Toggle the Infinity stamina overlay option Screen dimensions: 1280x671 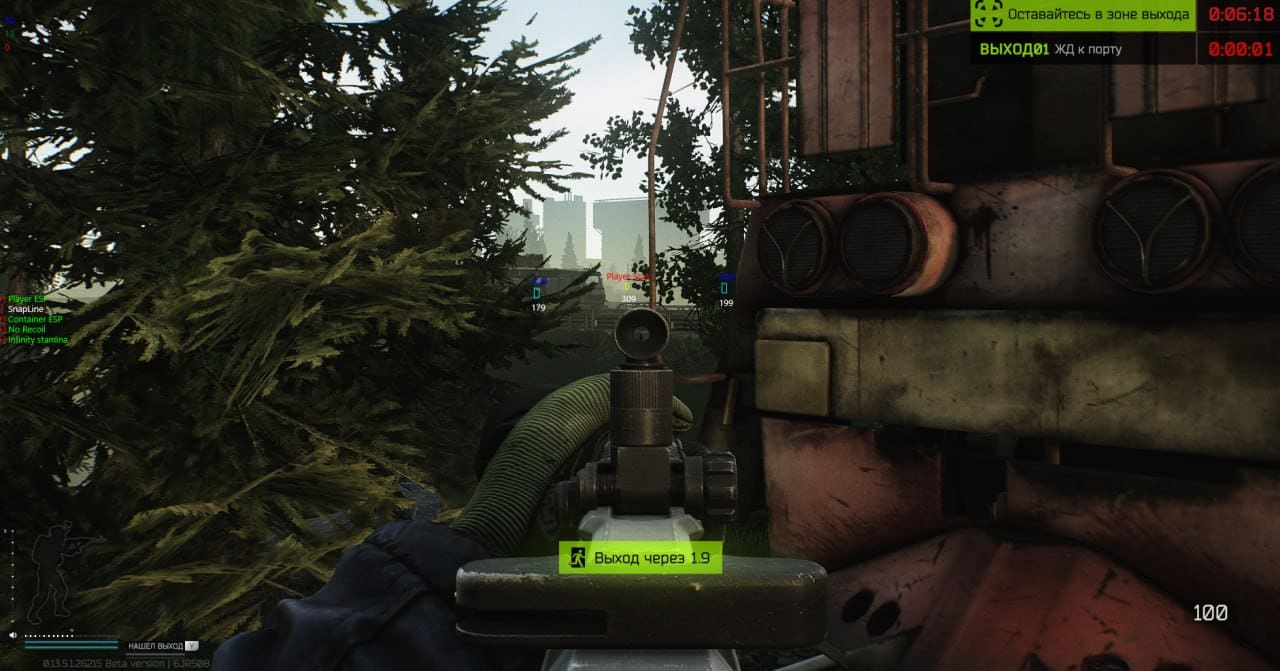[x=38, y=340]
